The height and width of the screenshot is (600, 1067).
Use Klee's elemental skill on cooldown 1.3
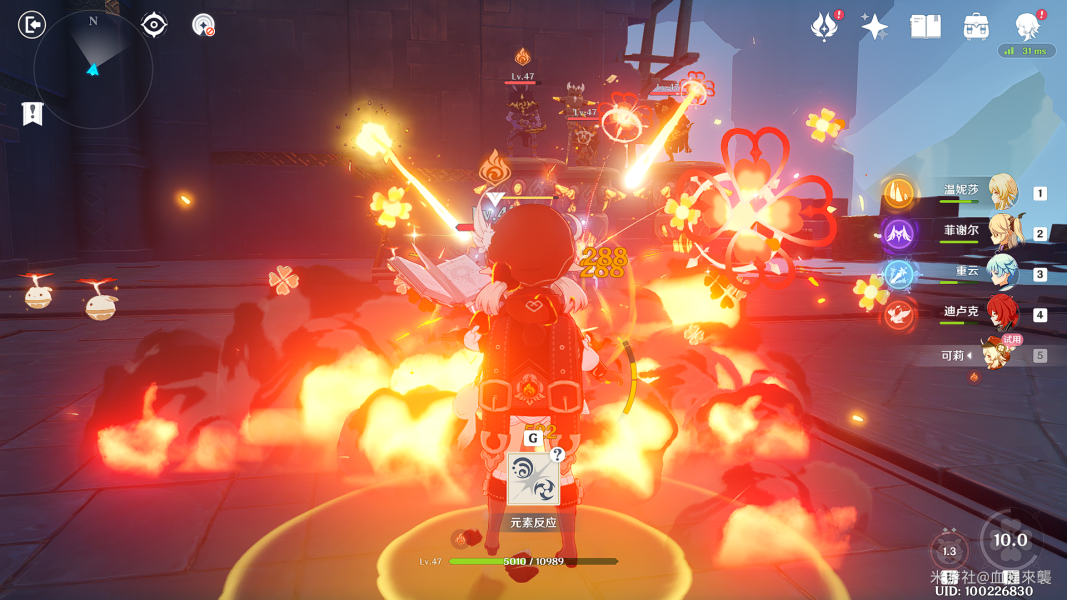949,551
